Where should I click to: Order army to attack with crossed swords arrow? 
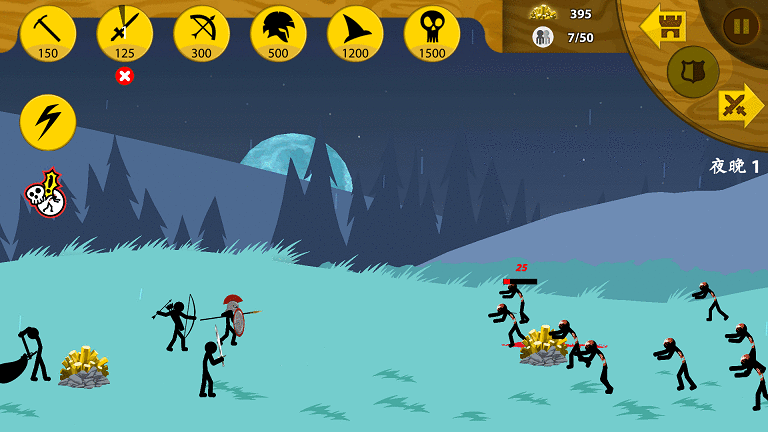point(739,104)
